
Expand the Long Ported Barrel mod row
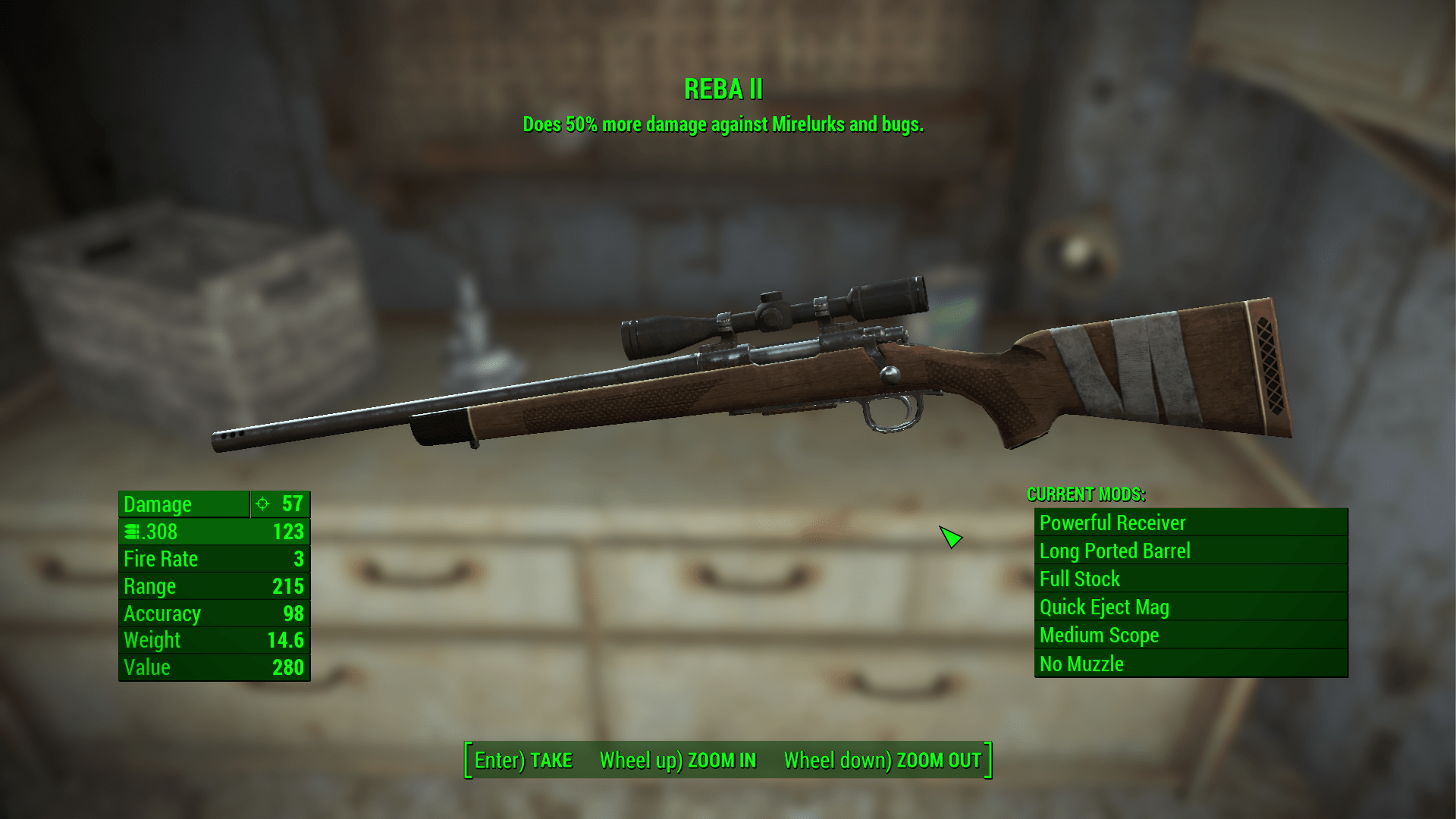tap(1115, 551)
